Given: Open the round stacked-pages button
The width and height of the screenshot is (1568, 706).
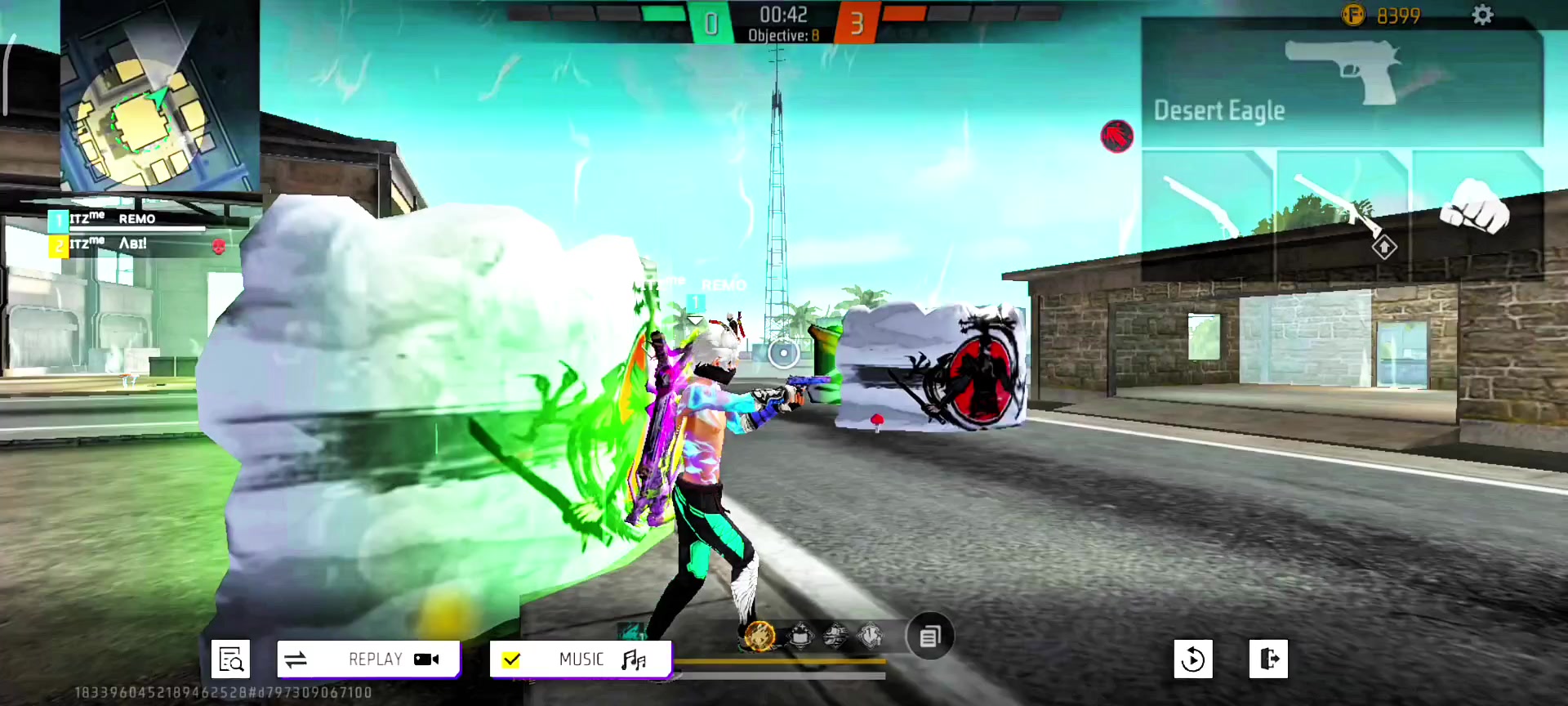Looking at the screenshot, I should point(929,637).
